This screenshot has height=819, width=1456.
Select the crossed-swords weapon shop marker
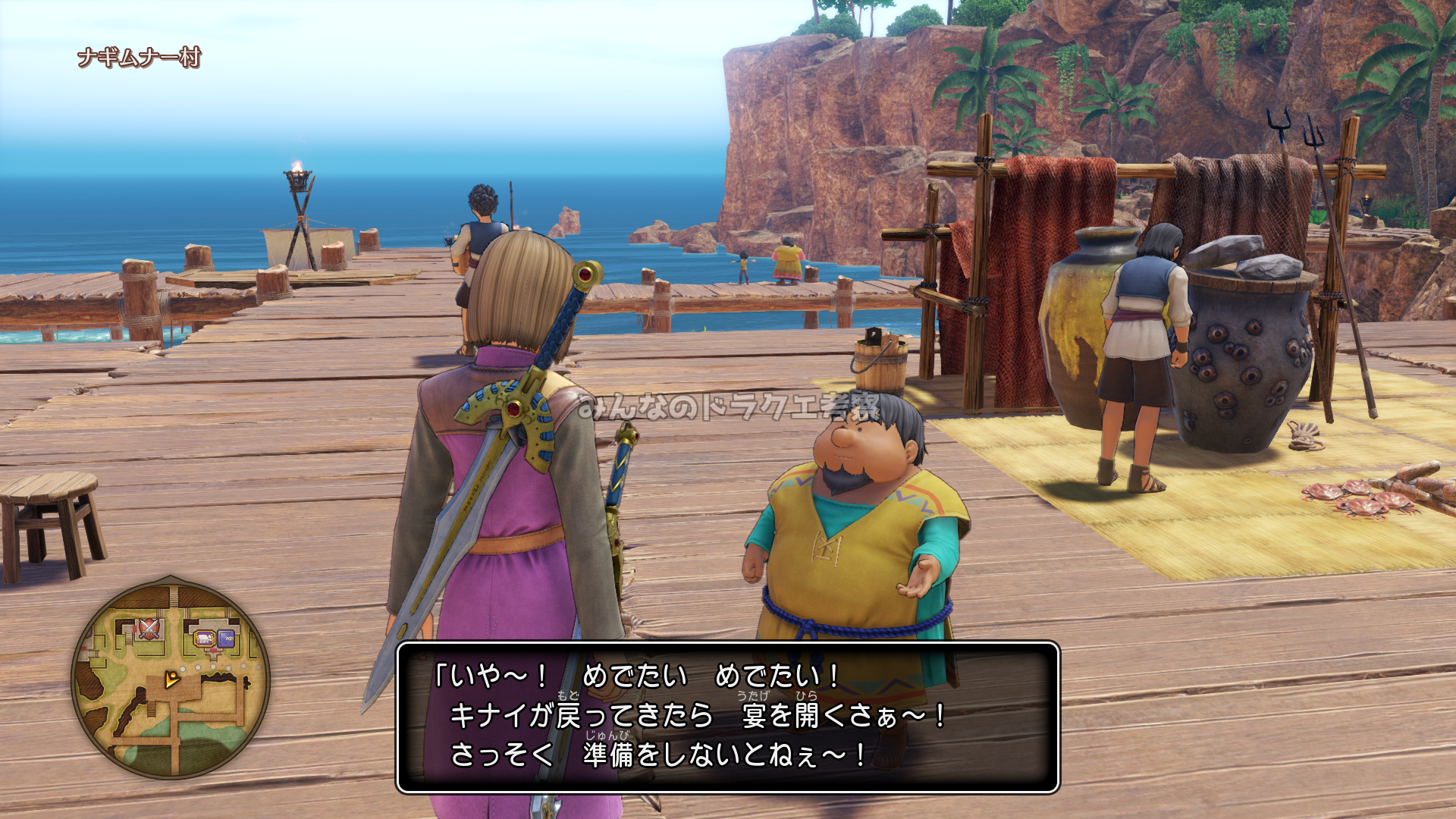pyautogui.click(x=149, y=629)
